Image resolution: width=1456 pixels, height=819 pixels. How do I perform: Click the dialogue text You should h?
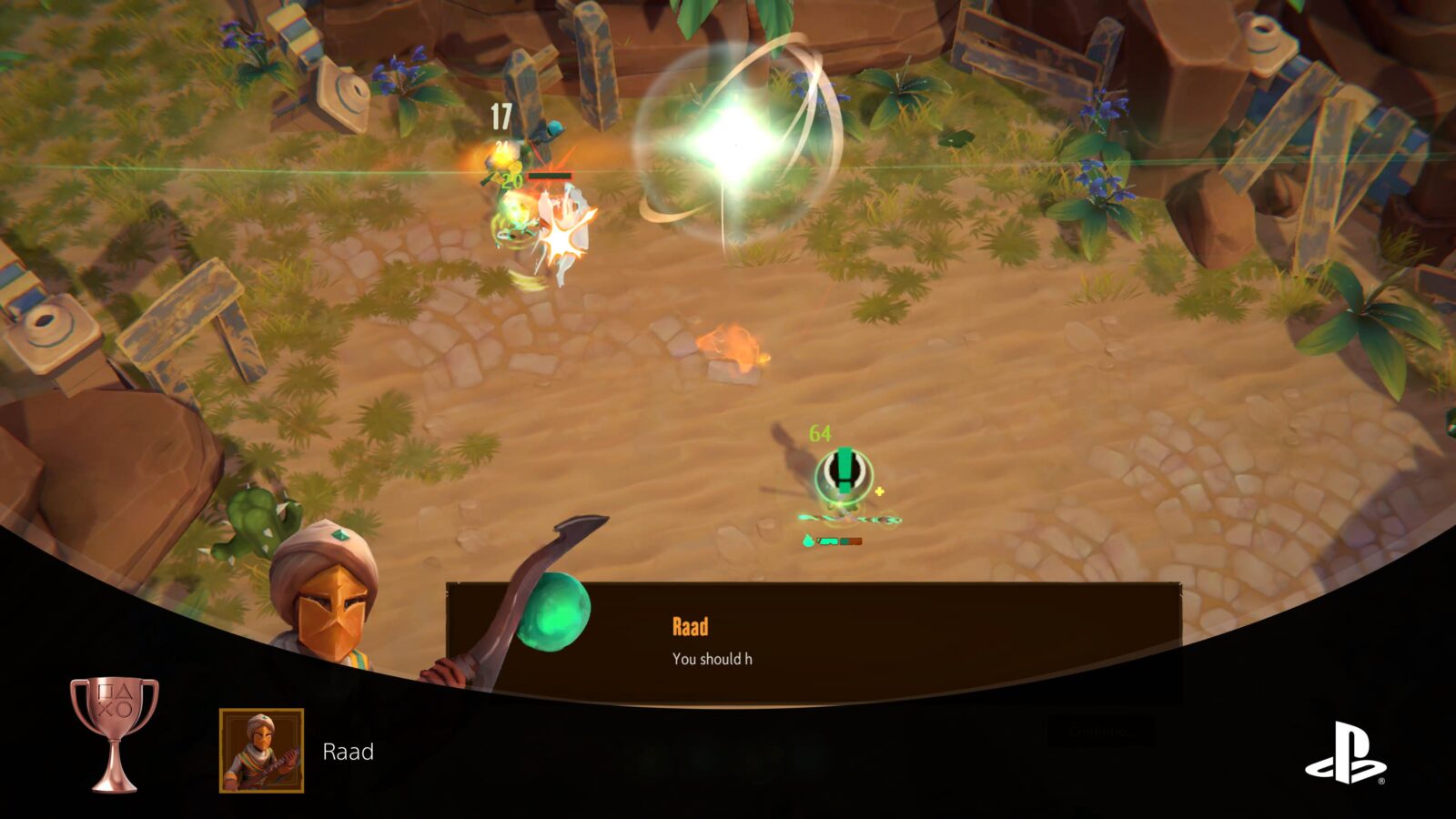711,656
